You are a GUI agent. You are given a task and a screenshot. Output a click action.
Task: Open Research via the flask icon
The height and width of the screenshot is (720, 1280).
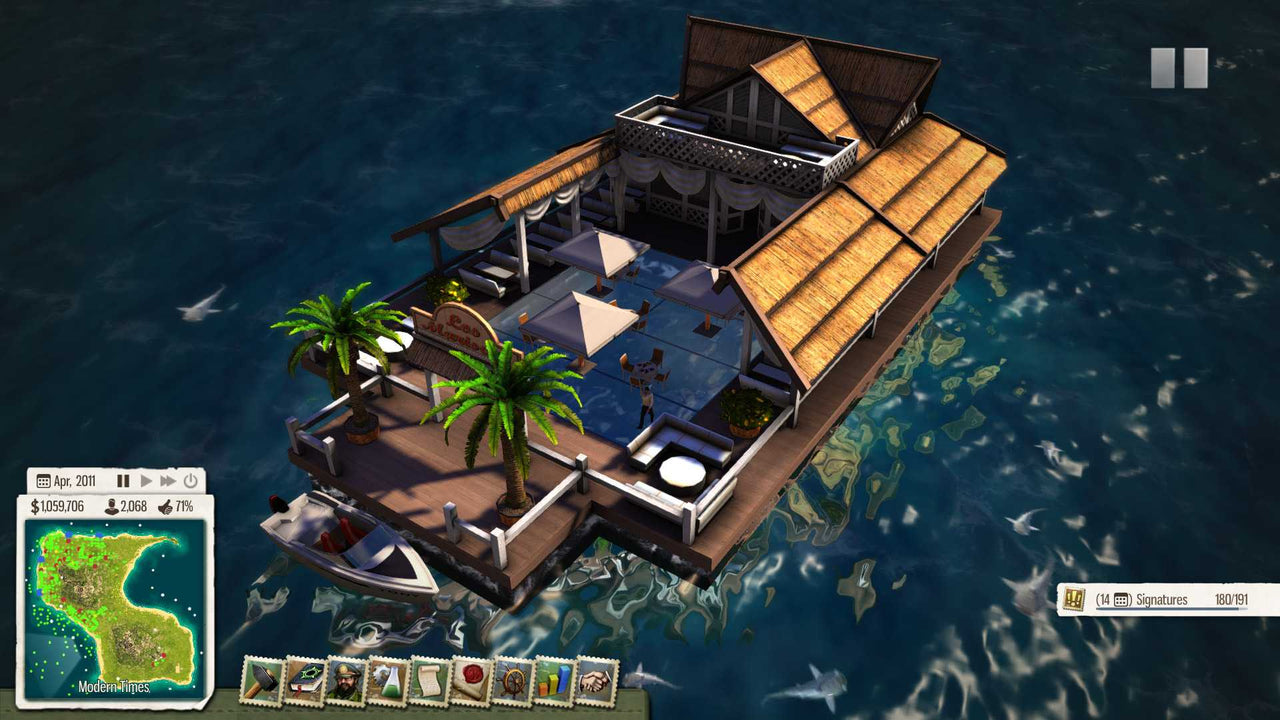point(390,683)
